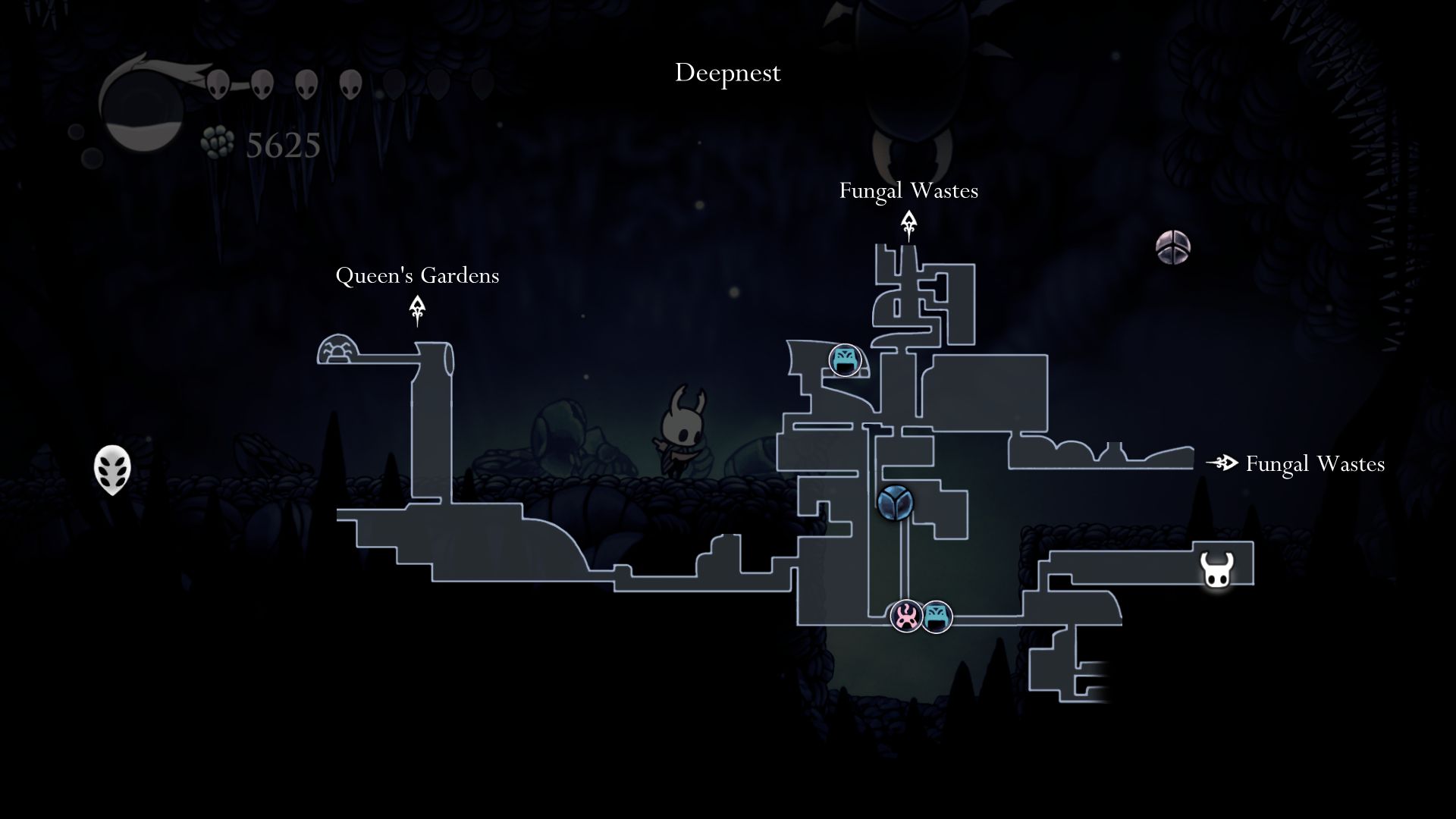The height and width of the screenshot is (819, 1456).
Task: Toggle the first health mask in the HUD
Action: [218, 86]
